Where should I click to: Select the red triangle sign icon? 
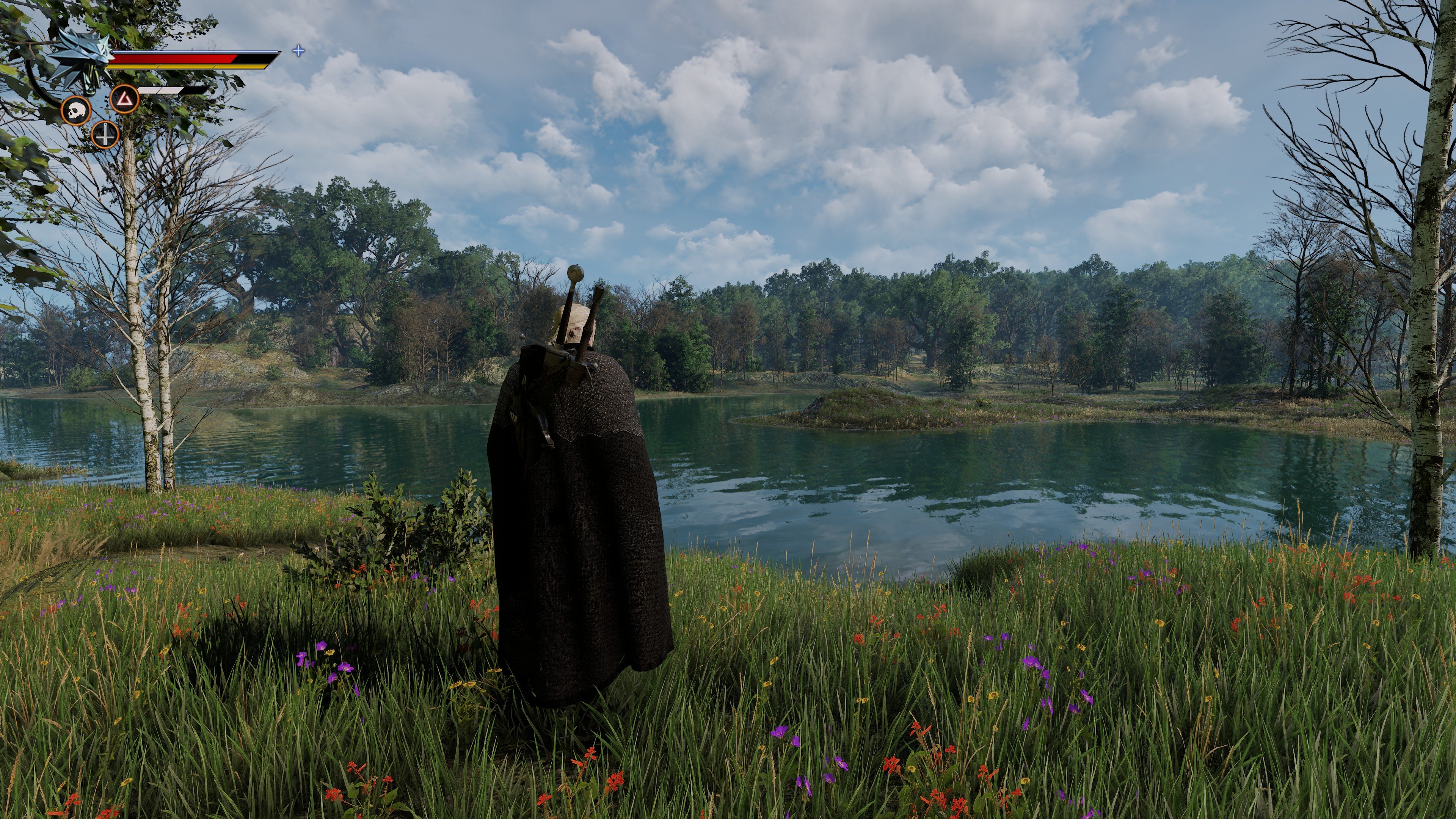click(x=124, y=99)
